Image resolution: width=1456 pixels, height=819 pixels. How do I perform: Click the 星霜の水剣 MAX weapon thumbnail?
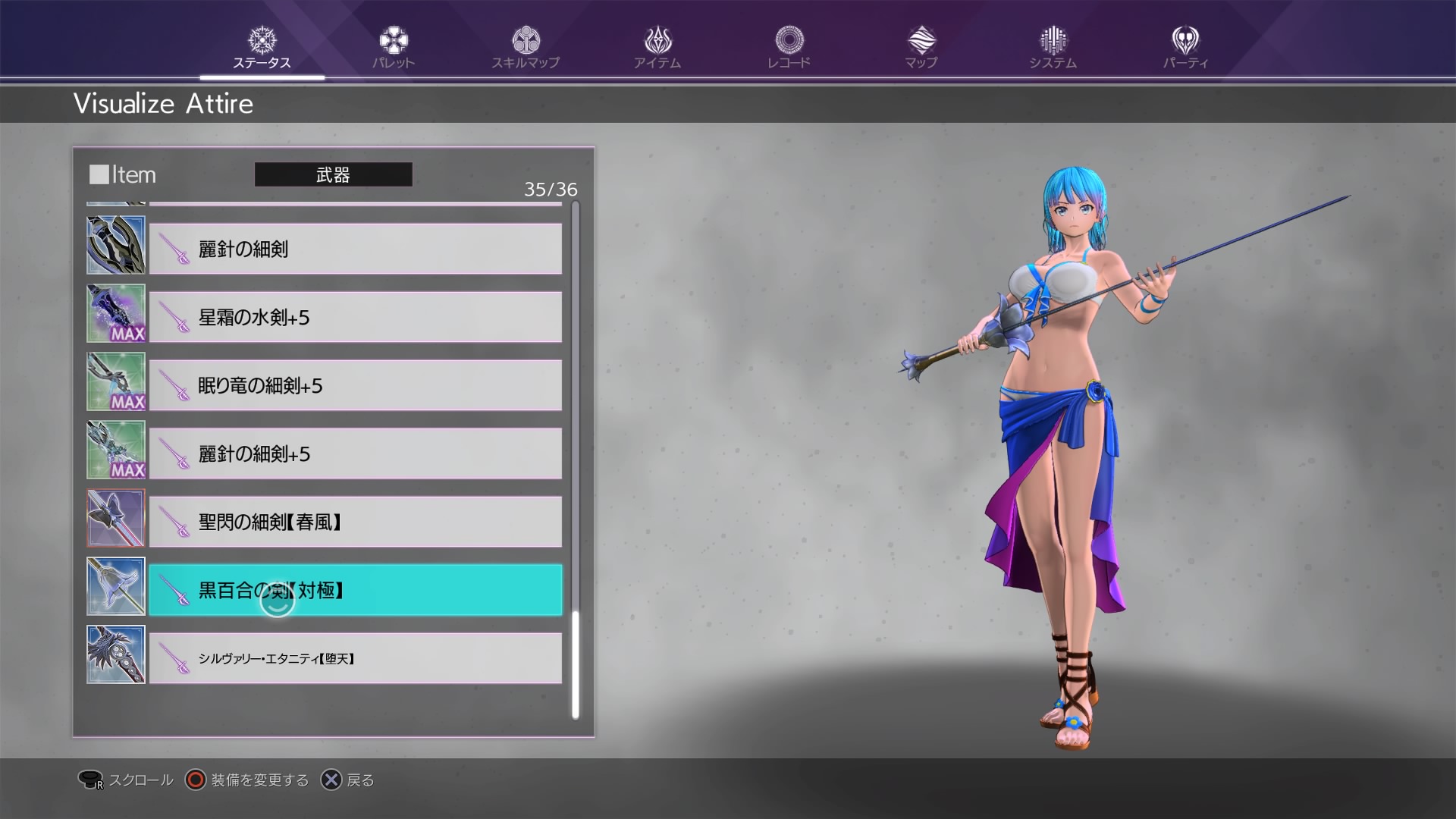pos(115,313)
